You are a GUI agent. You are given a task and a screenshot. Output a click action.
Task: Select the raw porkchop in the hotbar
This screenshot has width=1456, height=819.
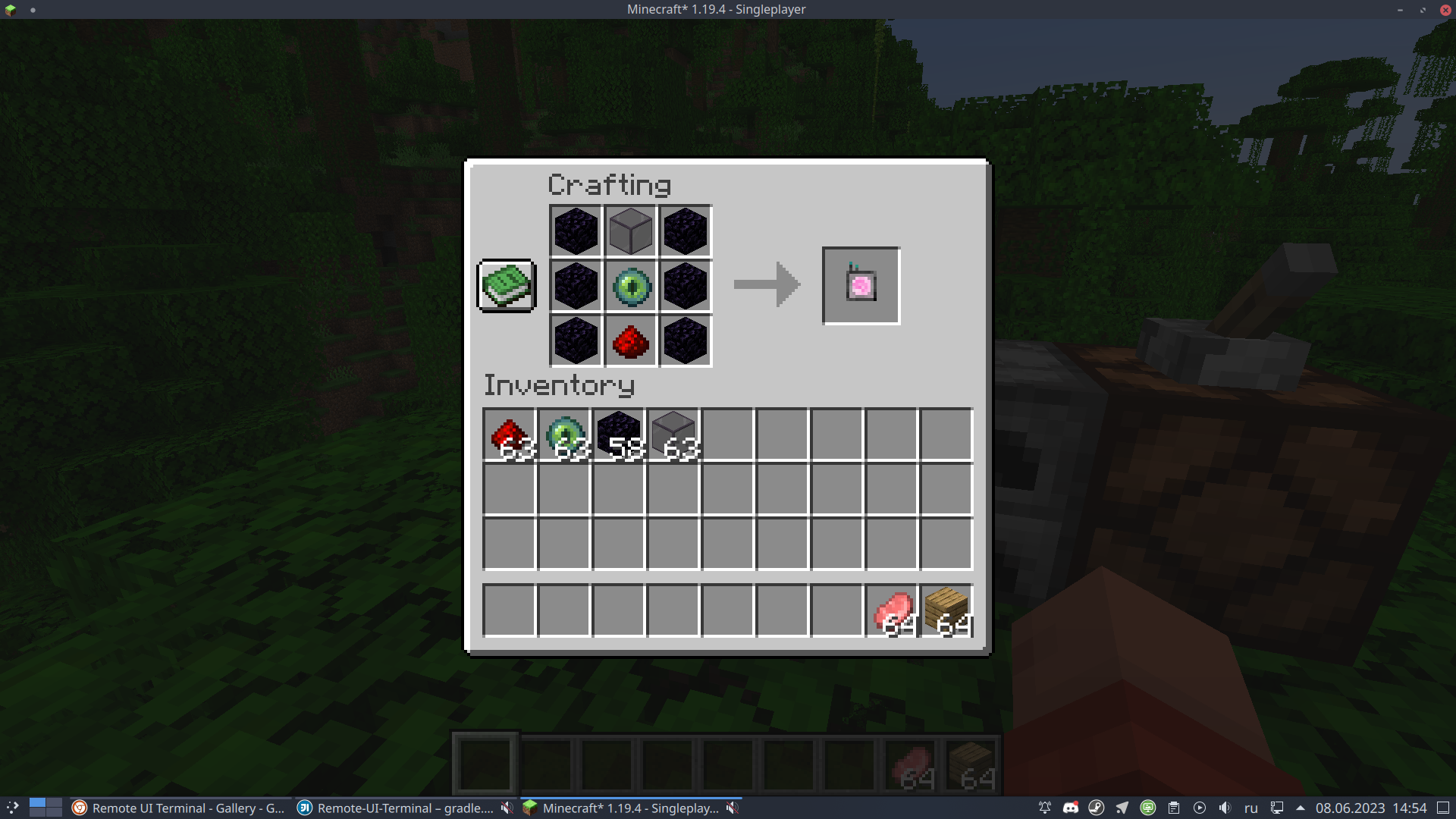tap(891, 610)
